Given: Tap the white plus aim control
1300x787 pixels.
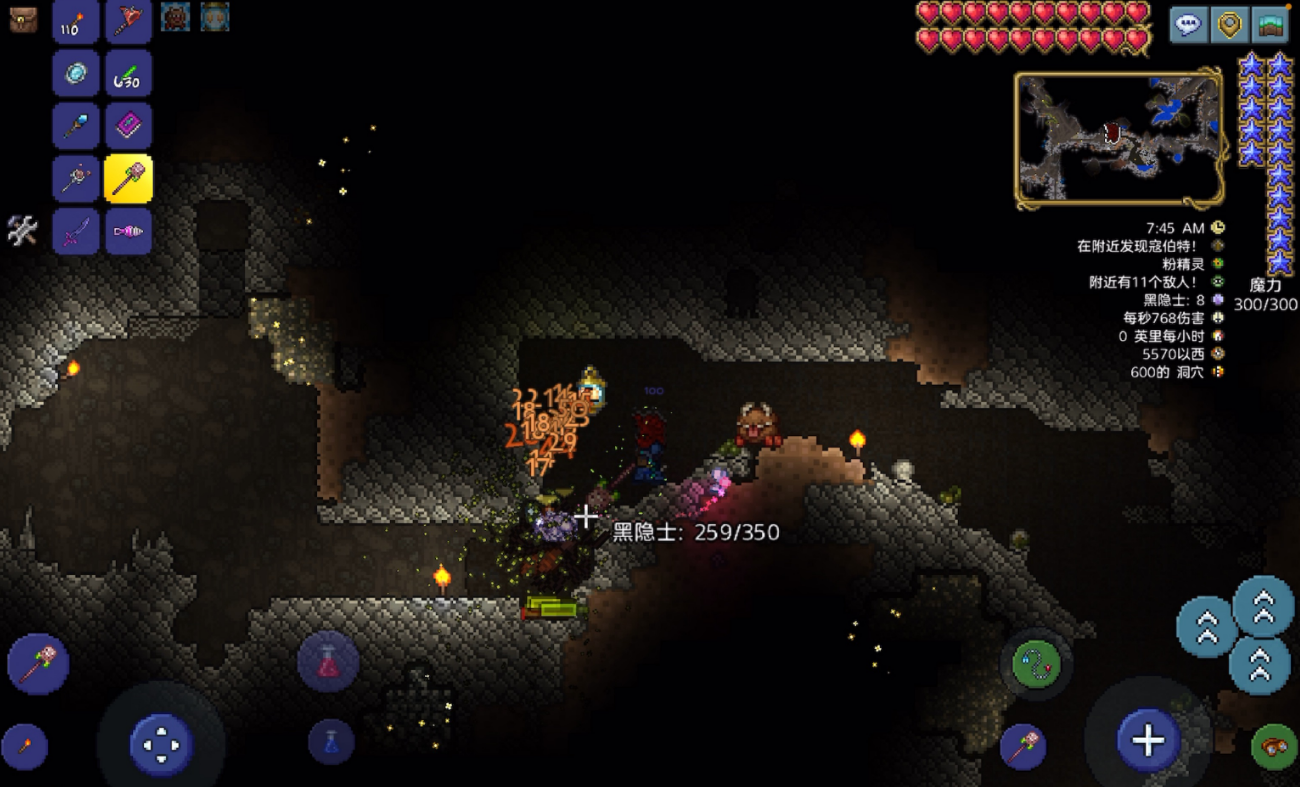Looking at the screenshot, I should pos(1148,741).
